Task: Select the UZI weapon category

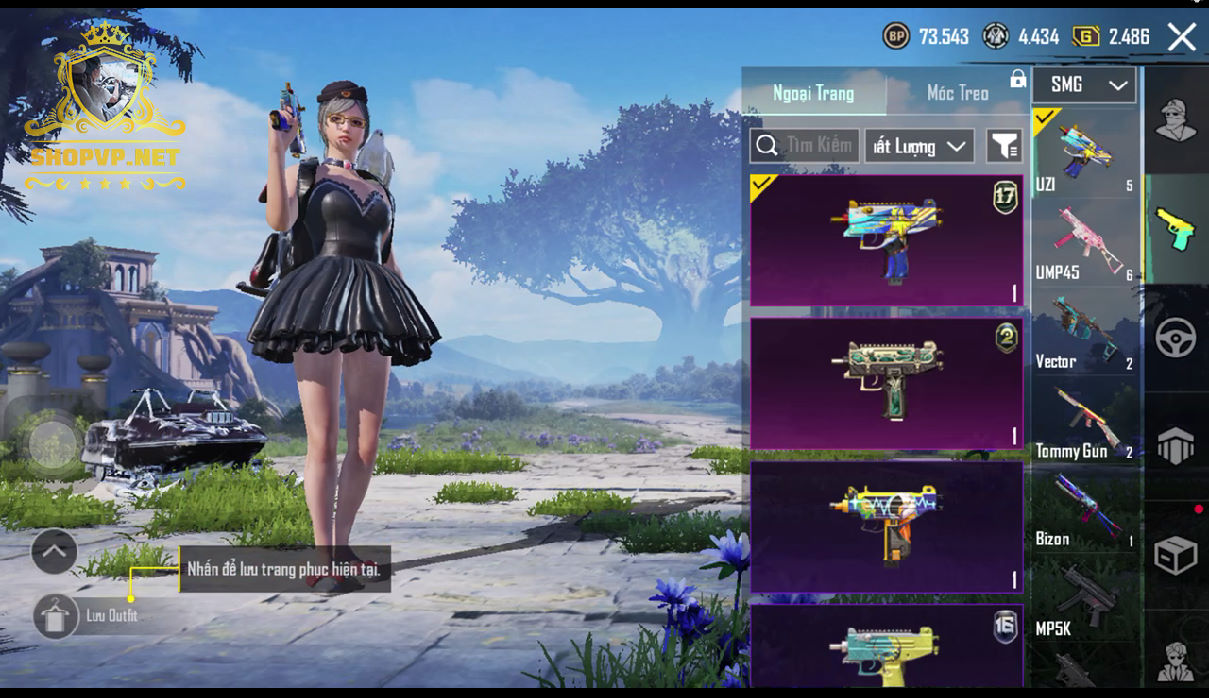Action: (1085, 153)
